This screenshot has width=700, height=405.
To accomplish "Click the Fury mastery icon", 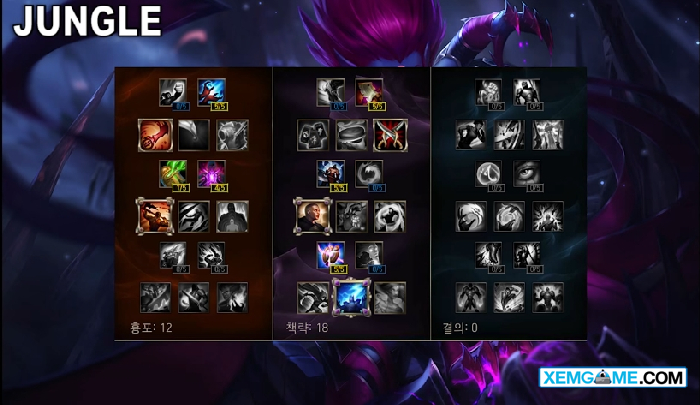I will coord(172,92).
